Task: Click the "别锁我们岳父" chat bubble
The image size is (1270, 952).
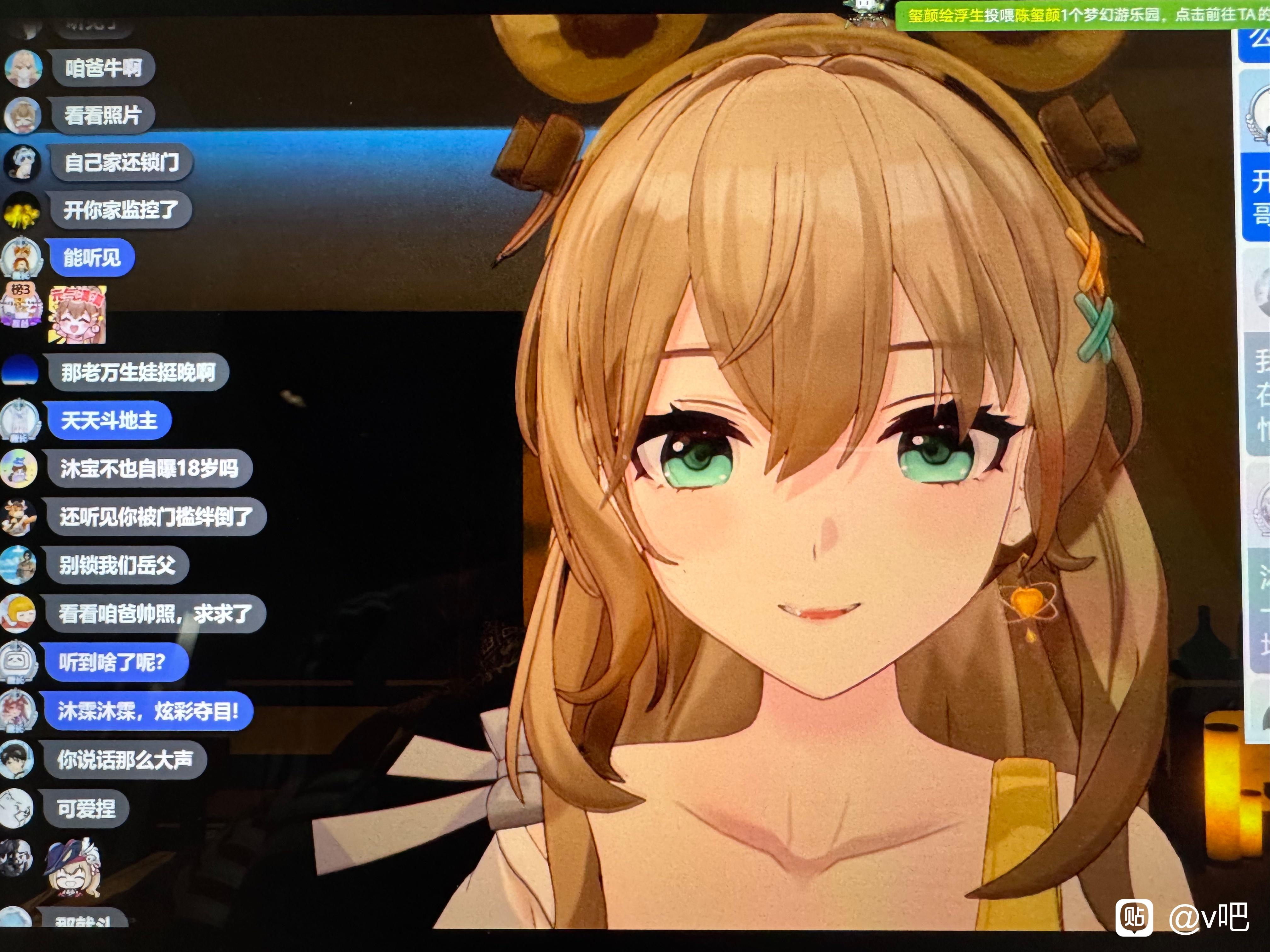Action: click(117, 565)
